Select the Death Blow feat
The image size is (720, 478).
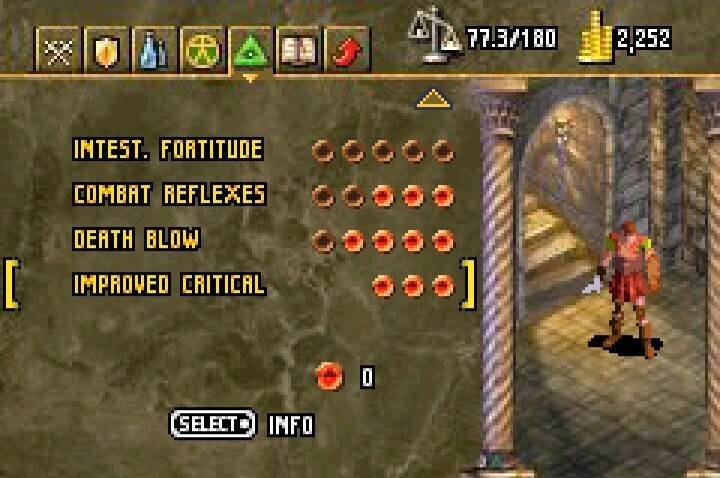coord(136,240)
